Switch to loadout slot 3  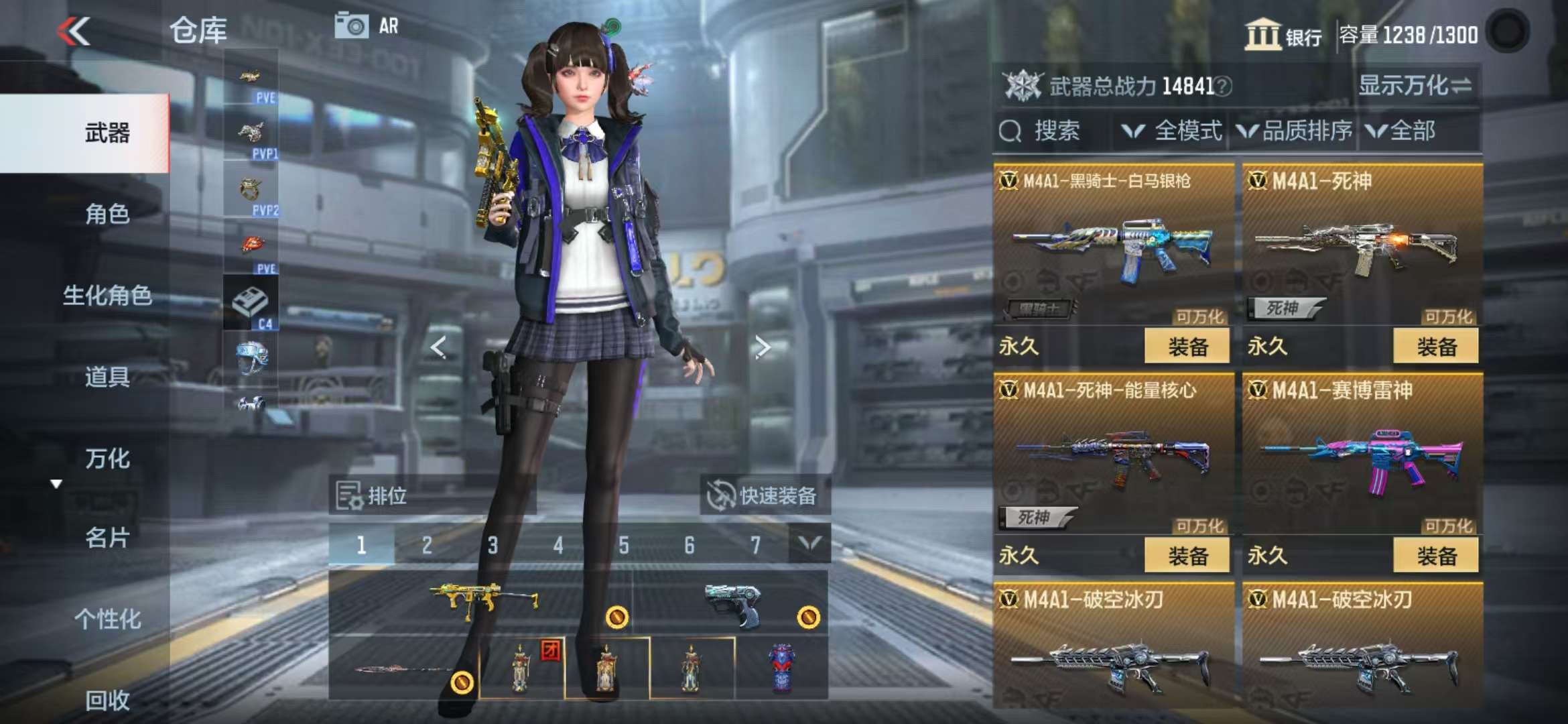[493, 545]
